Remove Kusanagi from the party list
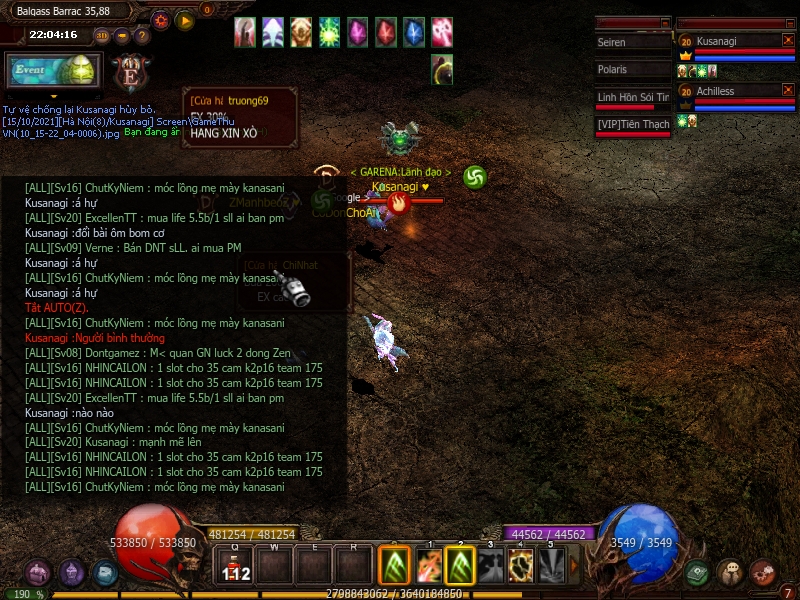This screenshot has width=800, height=600. coord(788,40)
